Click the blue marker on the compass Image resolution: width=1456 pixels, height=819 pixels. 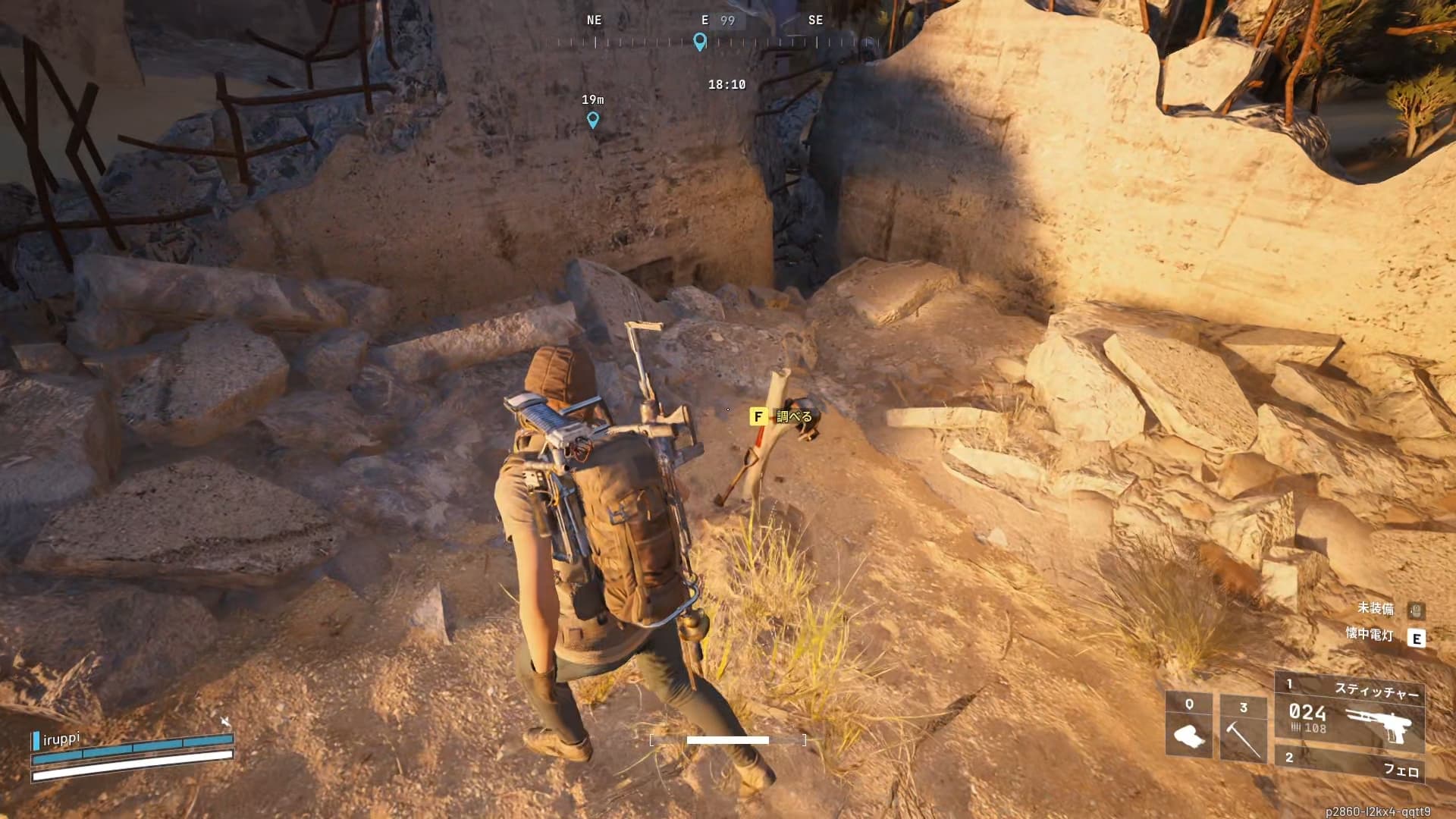tap(700, 42)
